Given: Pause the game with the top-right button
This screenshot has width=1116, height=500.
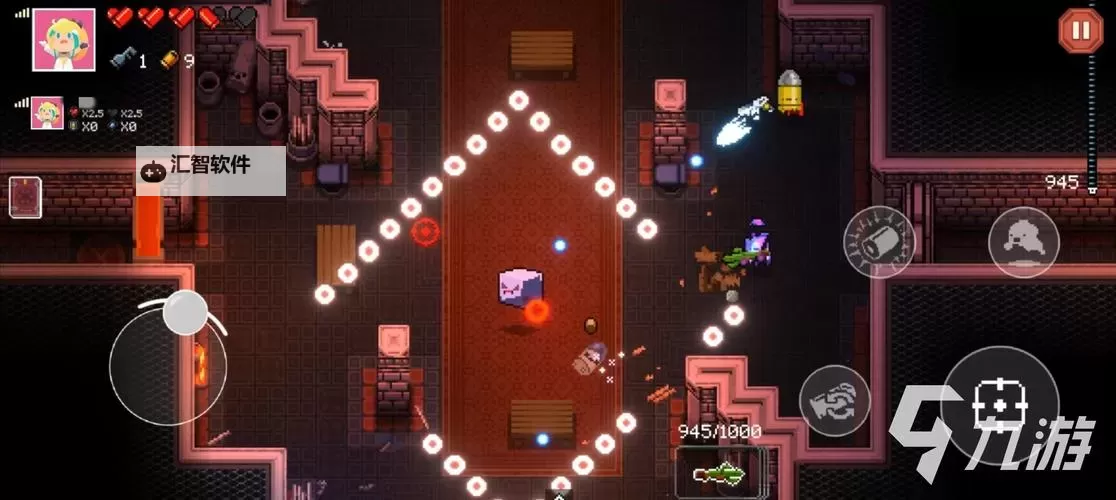Looking at the screenshot, I should point(1080,30).
